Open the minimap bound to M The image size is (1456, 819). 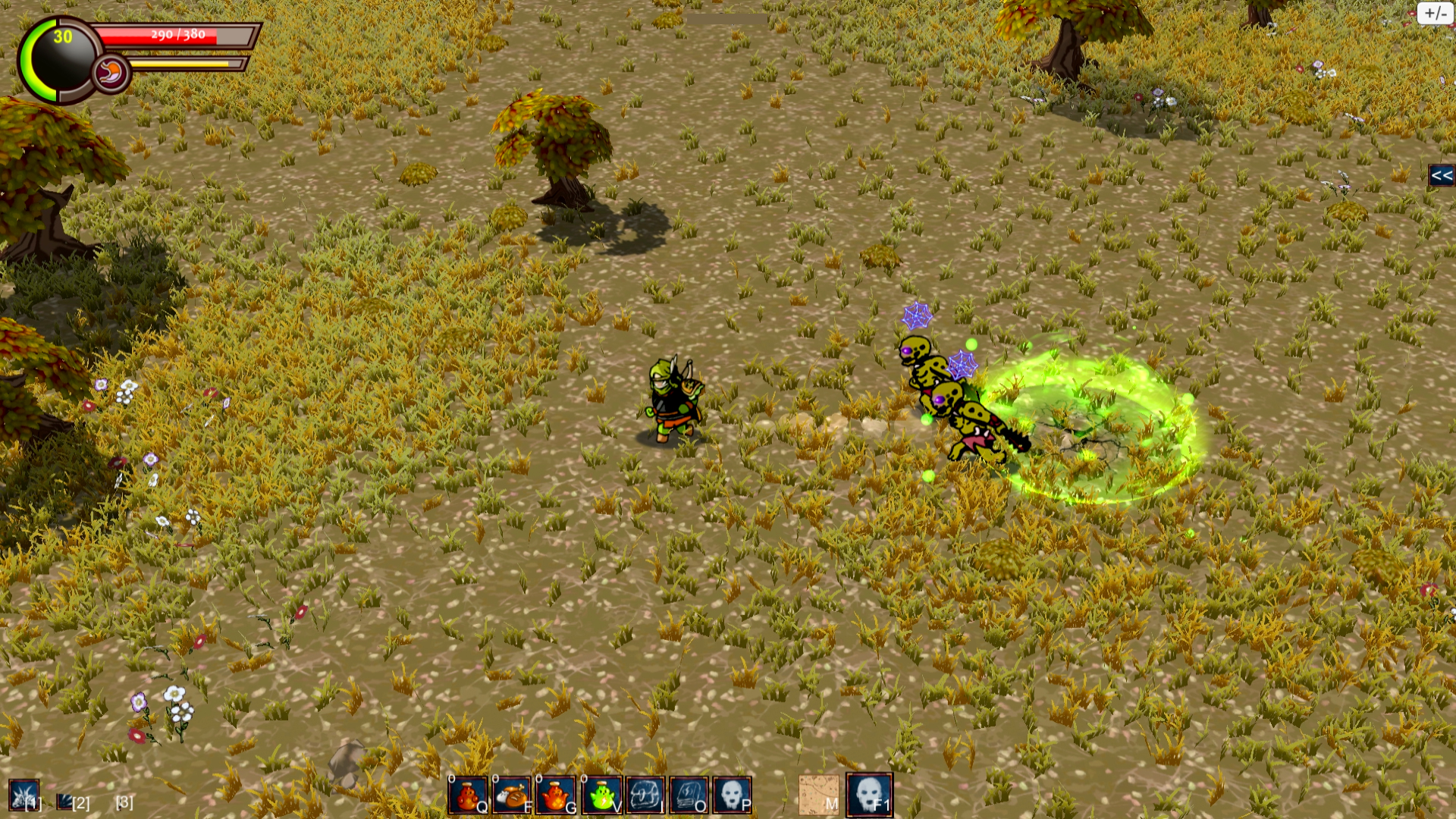pyautogui.click(x=817, y=794)
